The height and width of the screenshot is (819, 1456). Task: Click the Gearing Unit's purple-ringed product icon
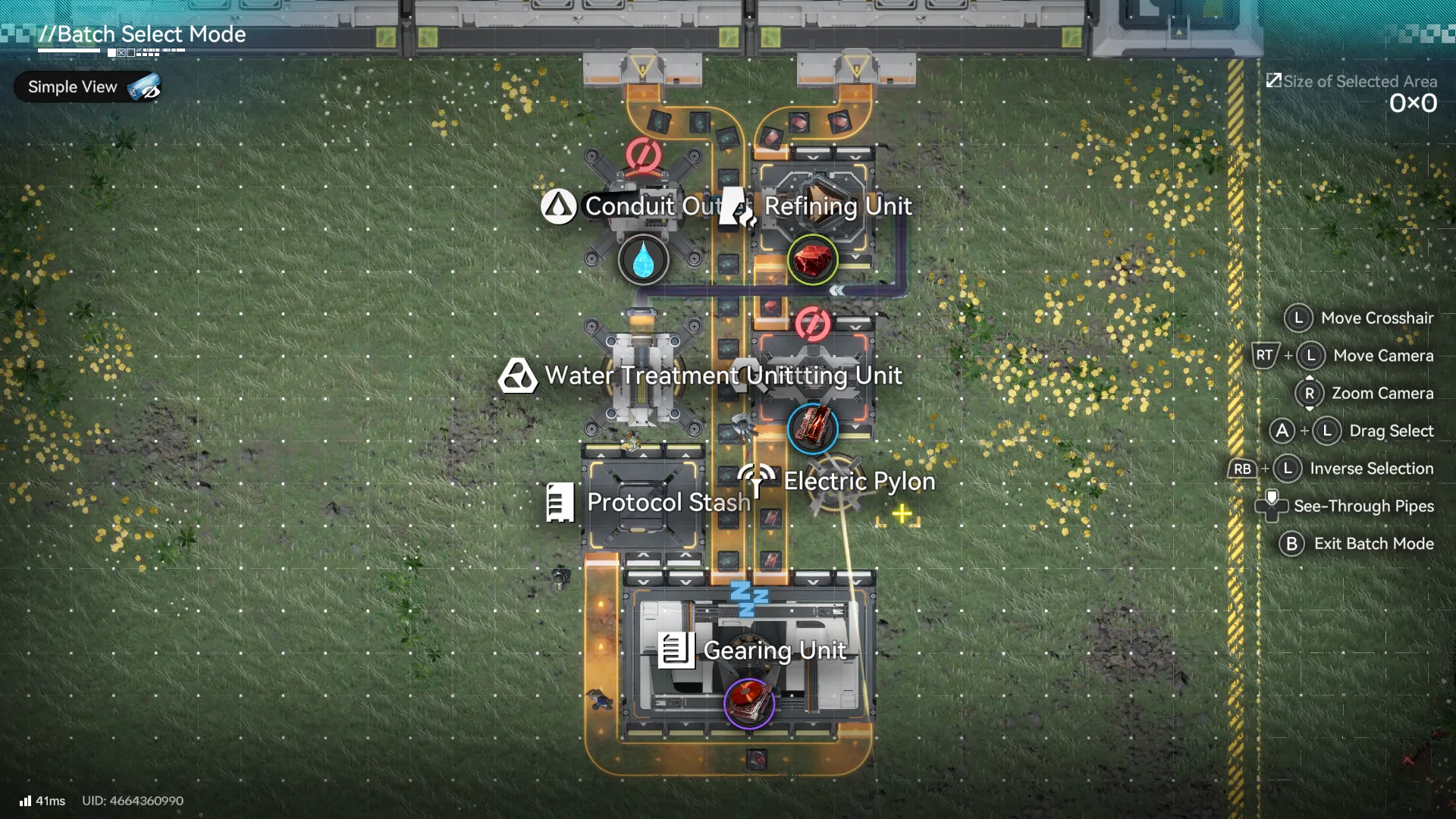click(x=748, y=703)
